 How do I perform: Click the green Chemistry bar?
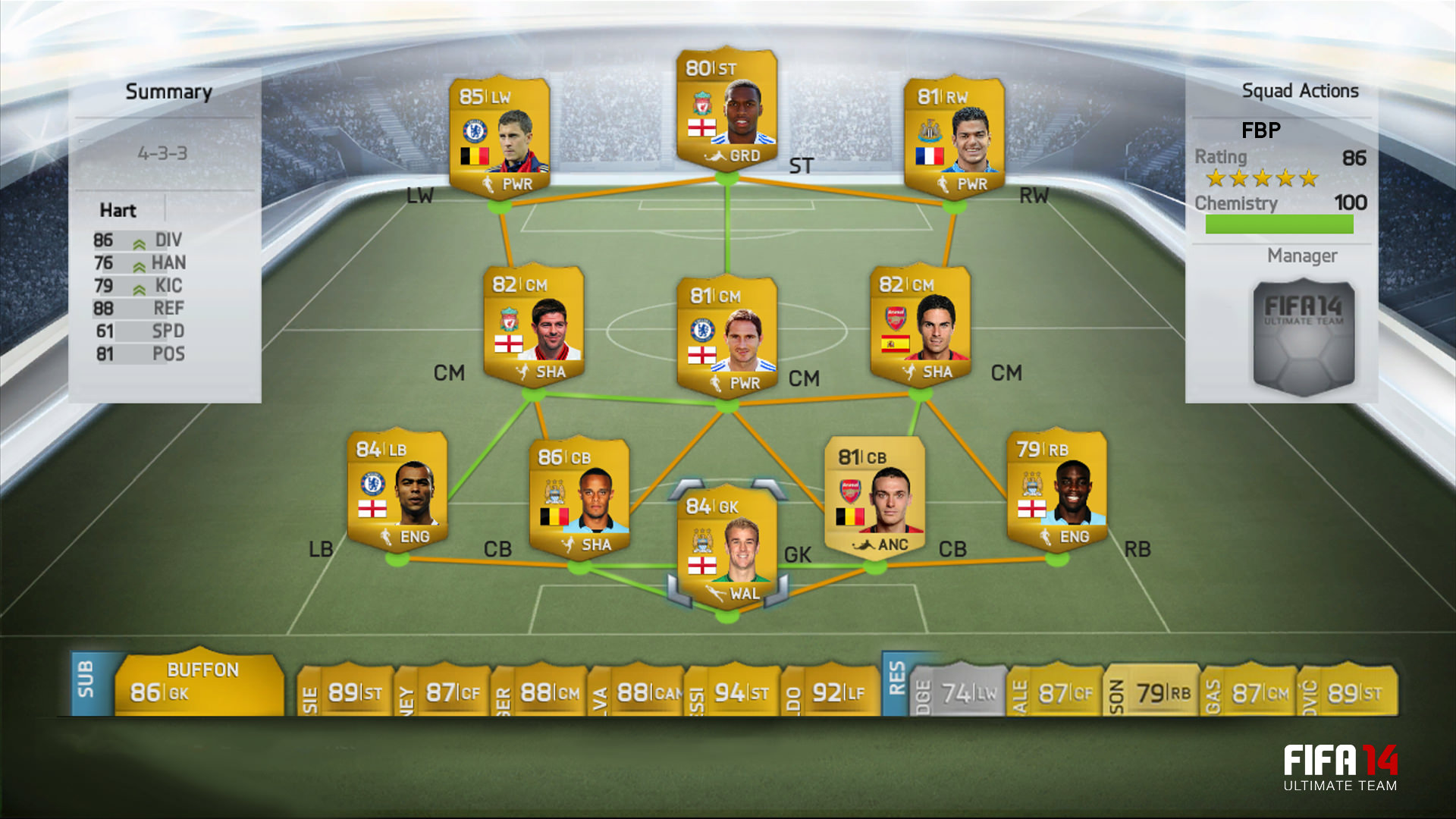[x=1282, y=224]
